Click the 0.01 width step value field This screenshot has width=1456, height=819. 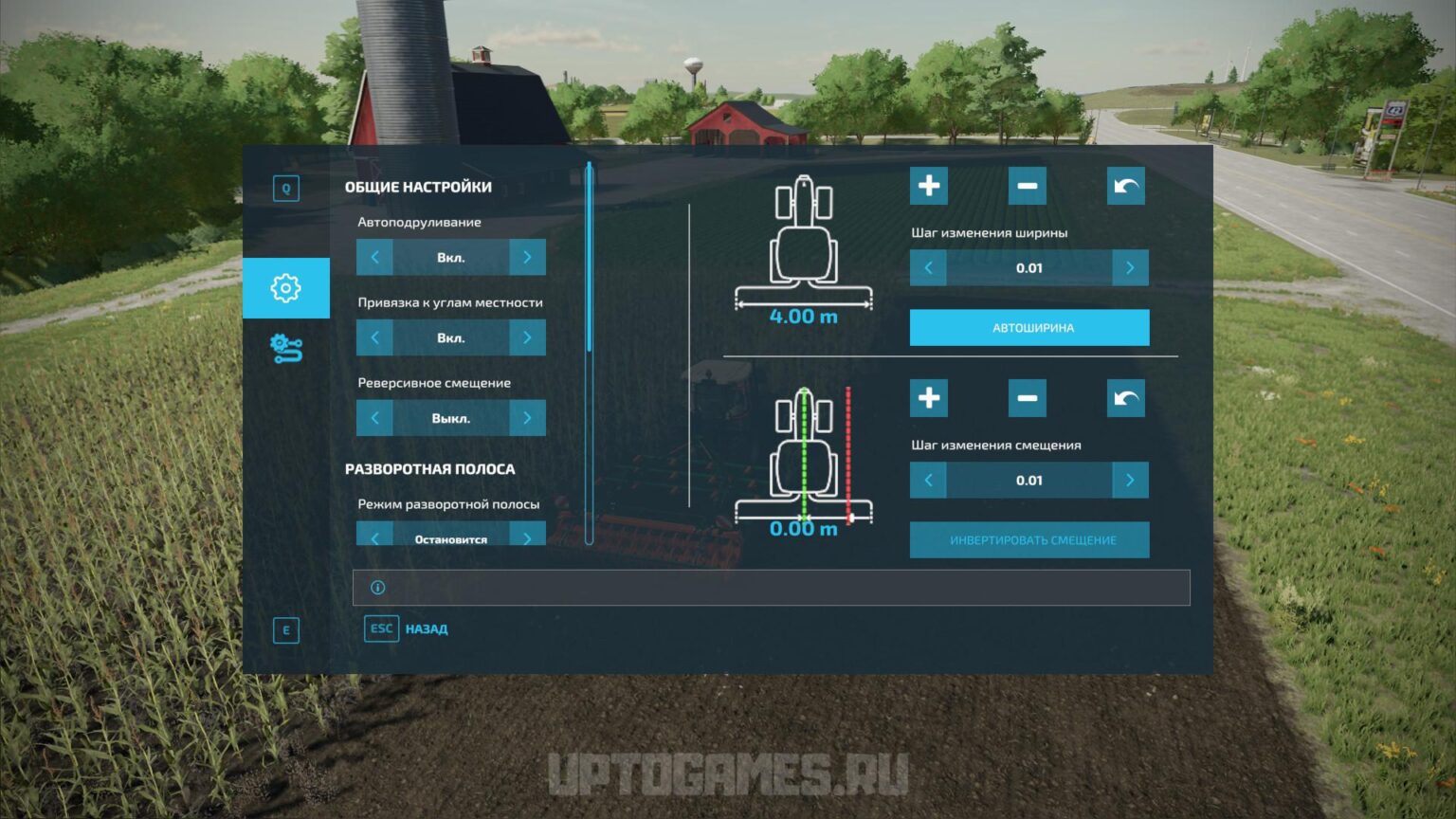[1028, 267]
